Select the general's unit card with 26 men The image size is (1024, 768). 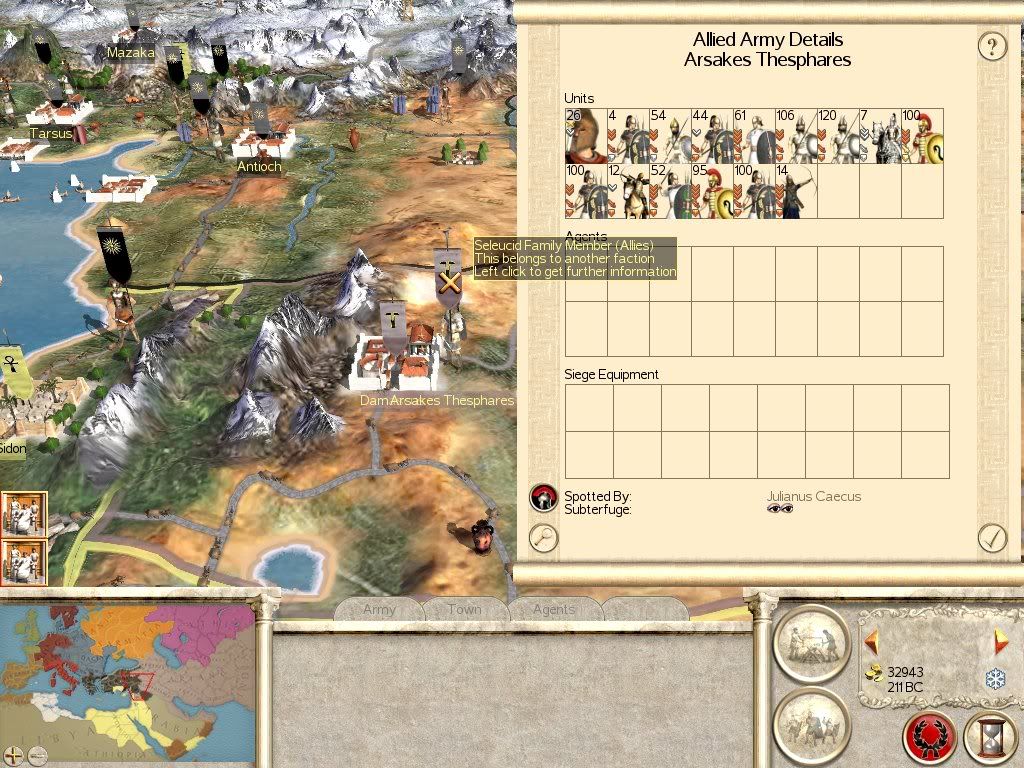coord(585,136)
